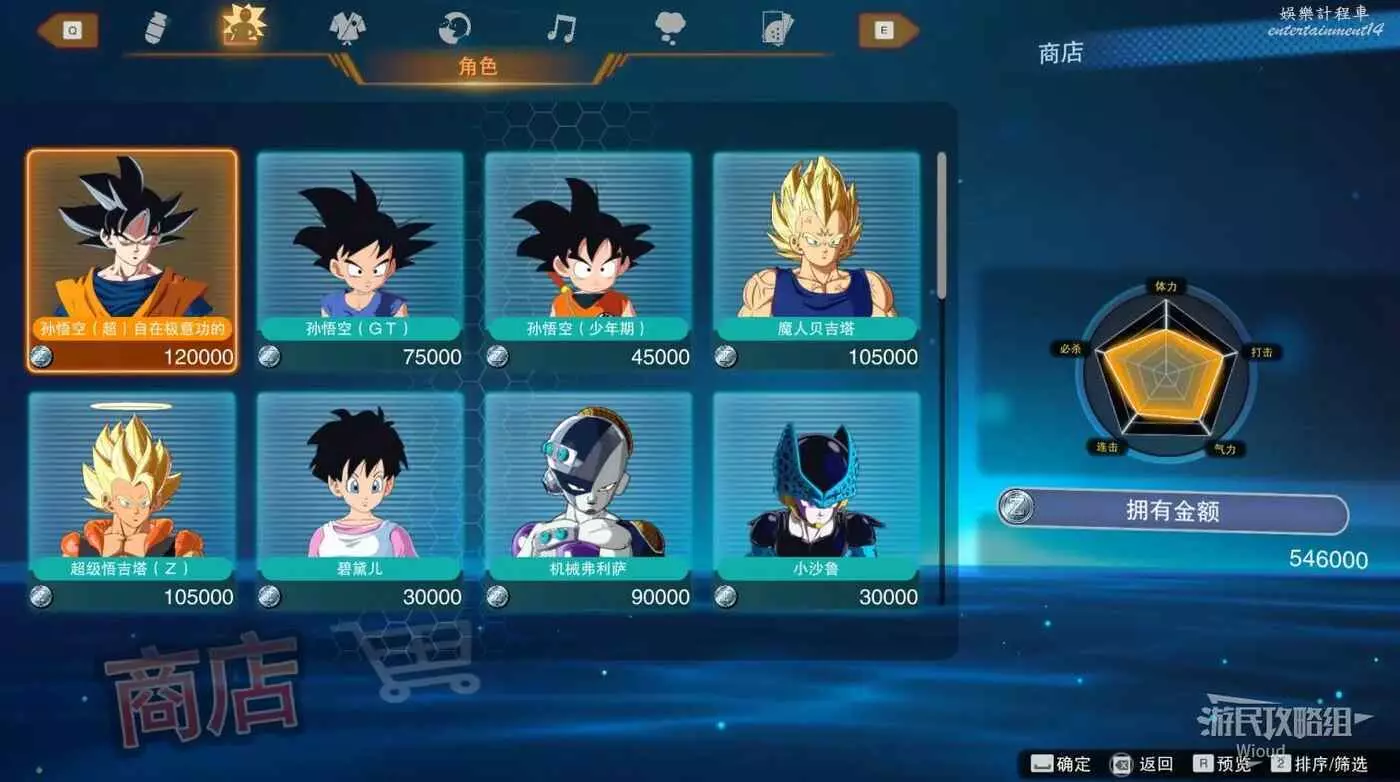Select the 孙悟空（超）自在极意功 character tile

(132, 260)
